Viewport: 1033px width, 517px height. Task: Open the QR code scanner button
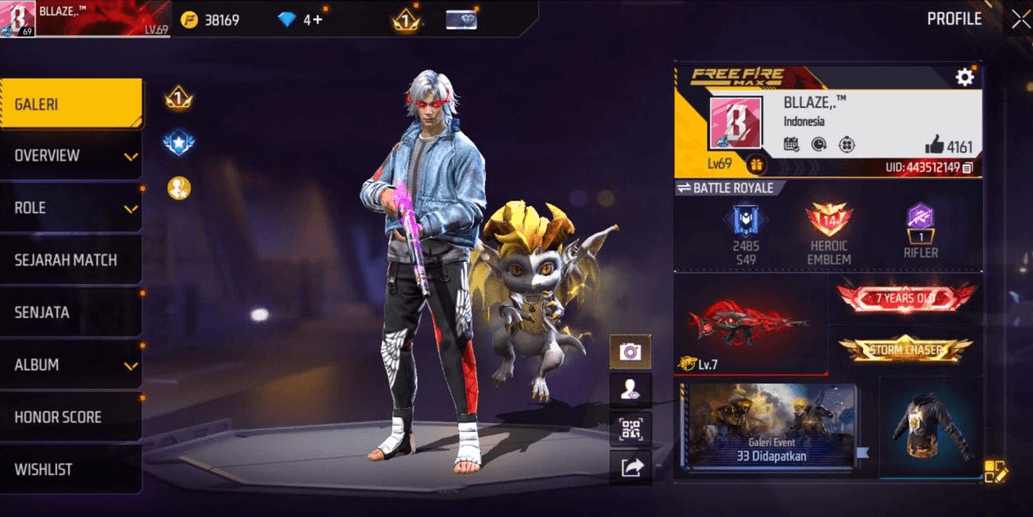(630, 429)
